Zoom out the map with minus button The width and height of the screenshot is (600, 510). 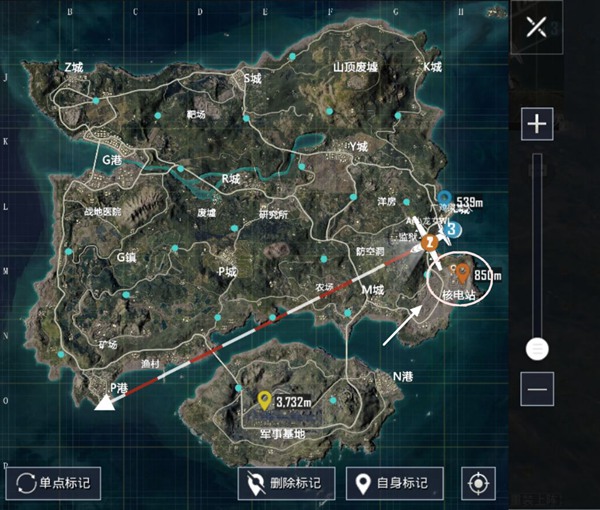537,387
